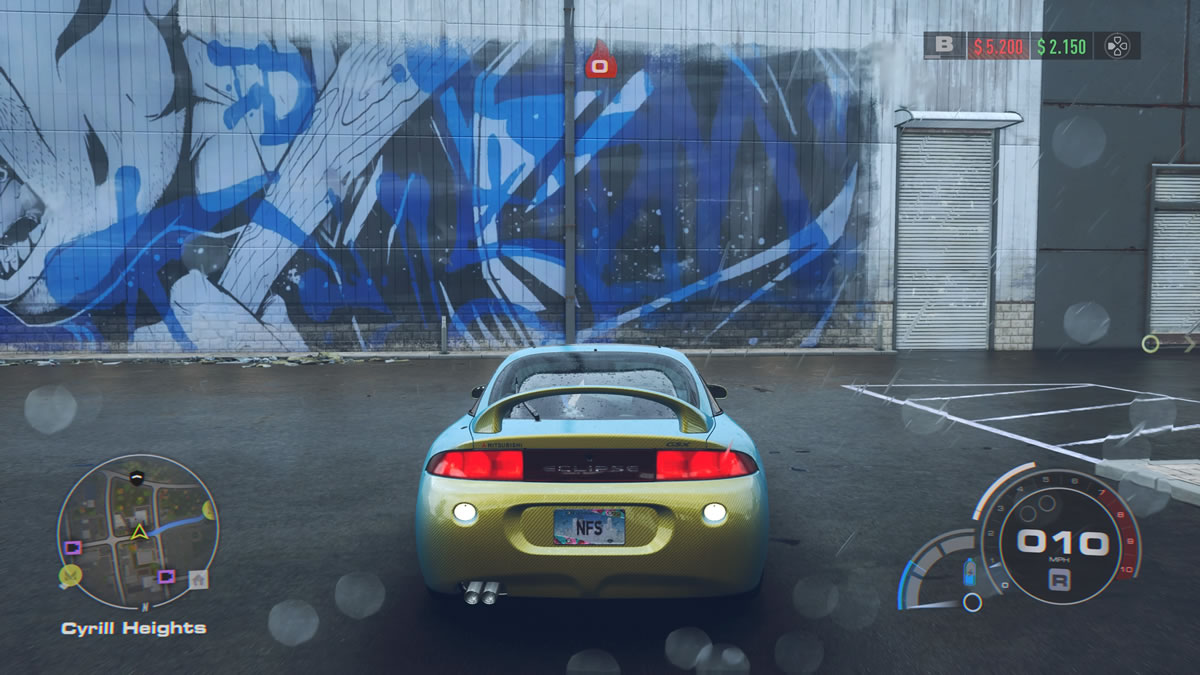Viewport: 1200px width, 675px height.
Task: Select the red waypoint marker above the car
Action: (601, 62)
